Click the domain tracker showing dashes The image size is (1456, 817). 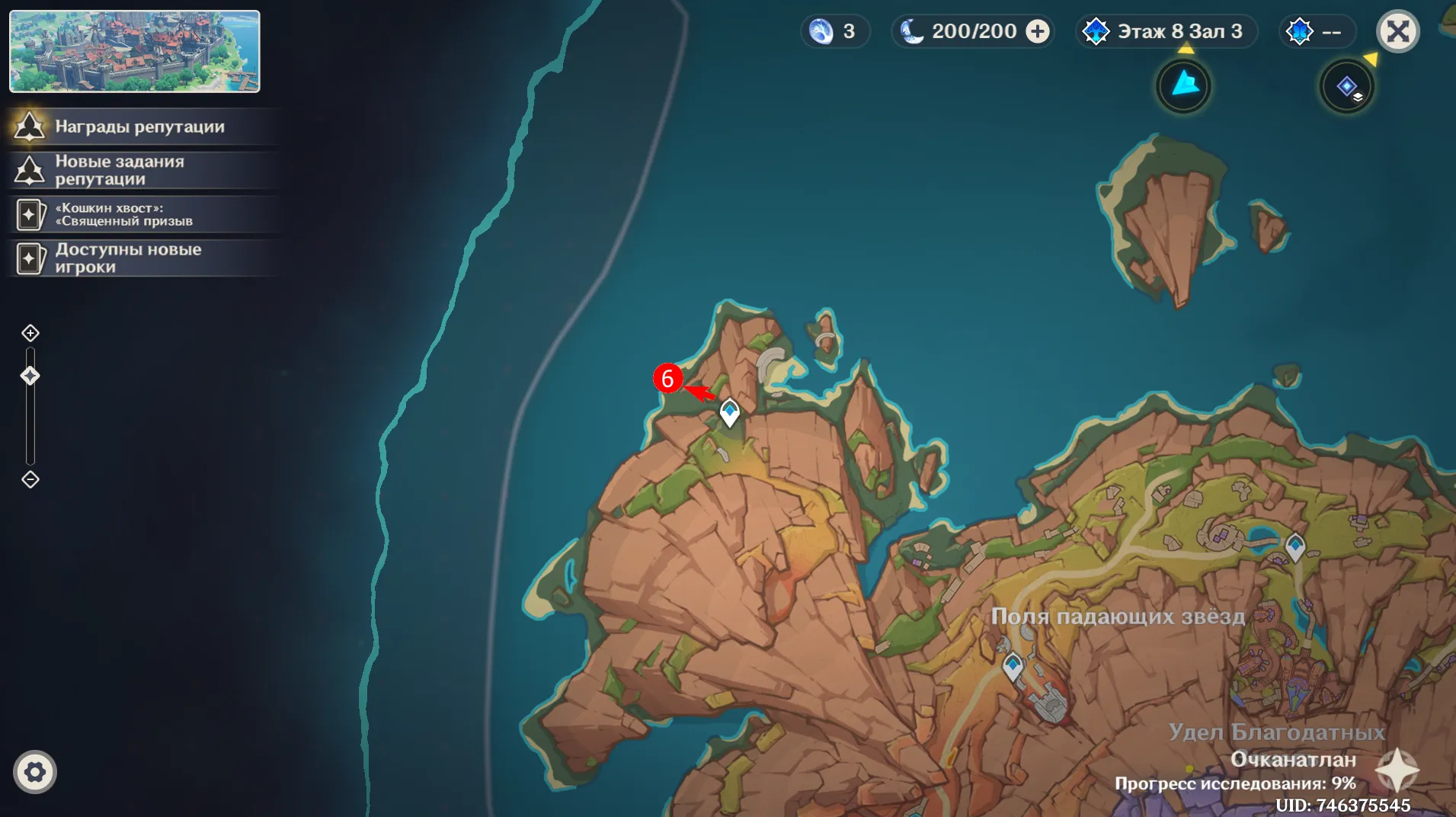click(1316, 31)
